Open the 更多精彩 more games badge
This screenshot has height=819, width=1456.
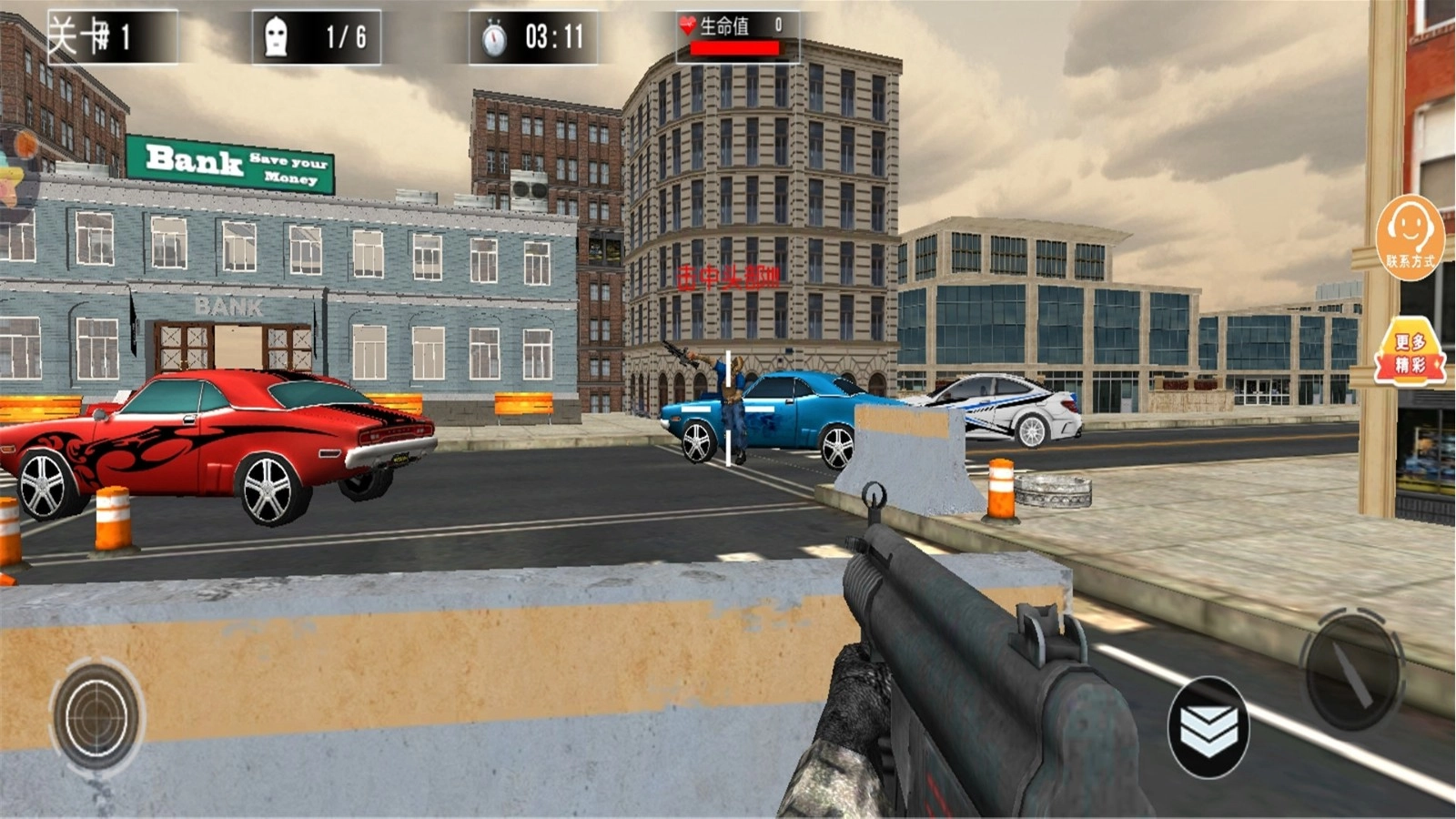(x=1410, y=352)
